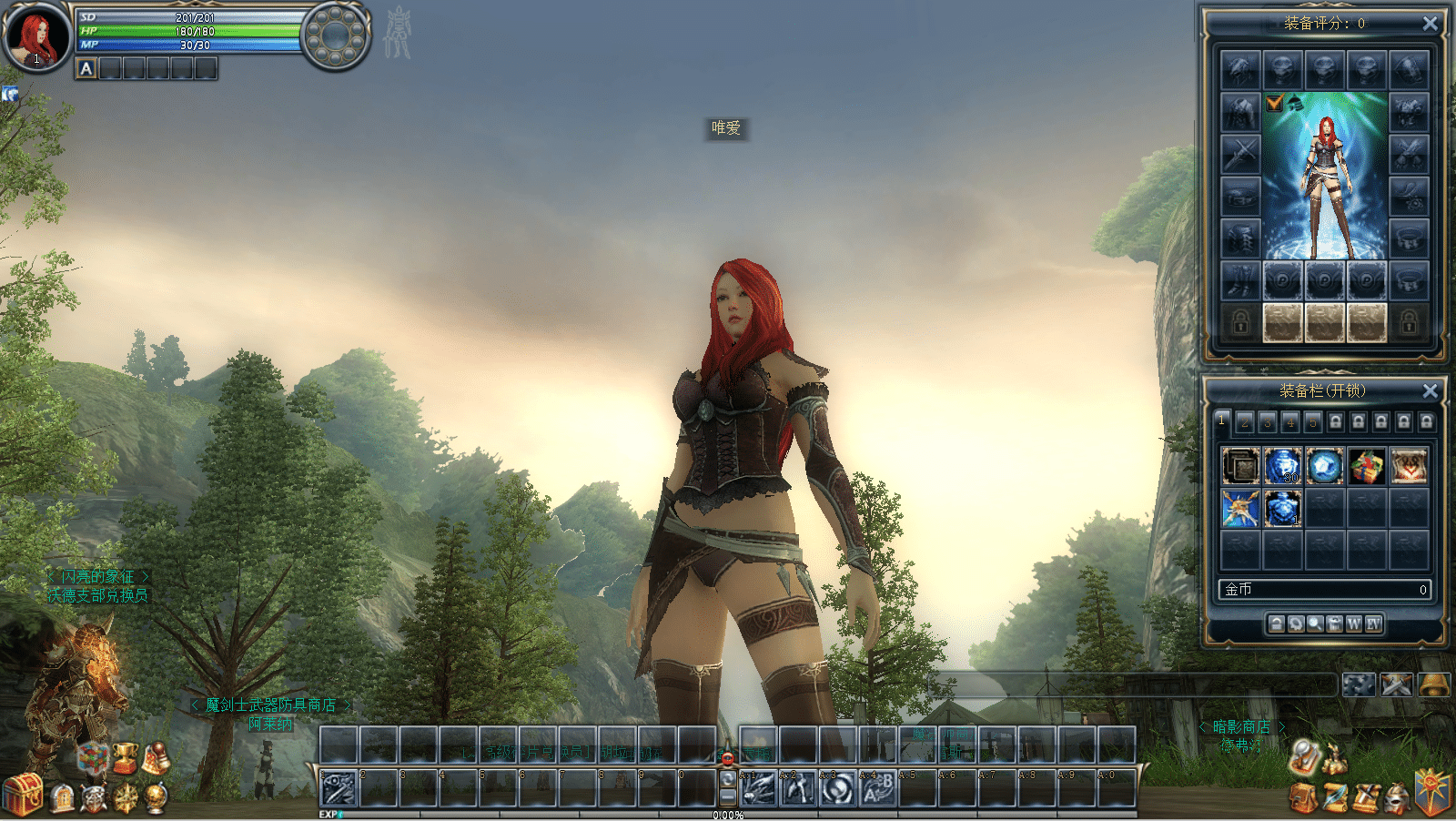Toggle the checkbox in equipment preview
This screenshot has width=1456, height=821.
coord(1274,103)
